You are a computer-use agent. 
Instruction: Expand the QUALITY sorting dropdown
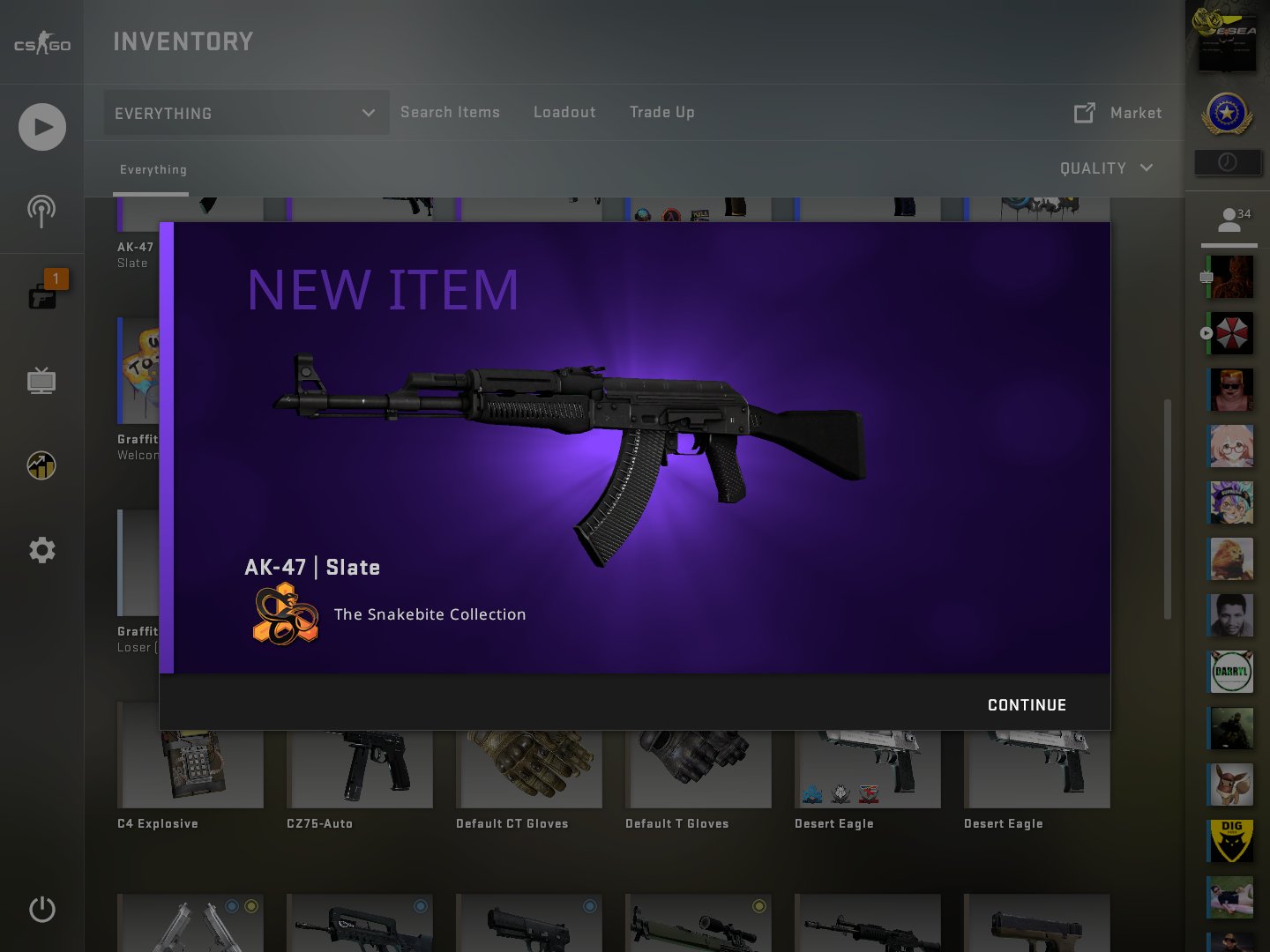[1106, 168]
